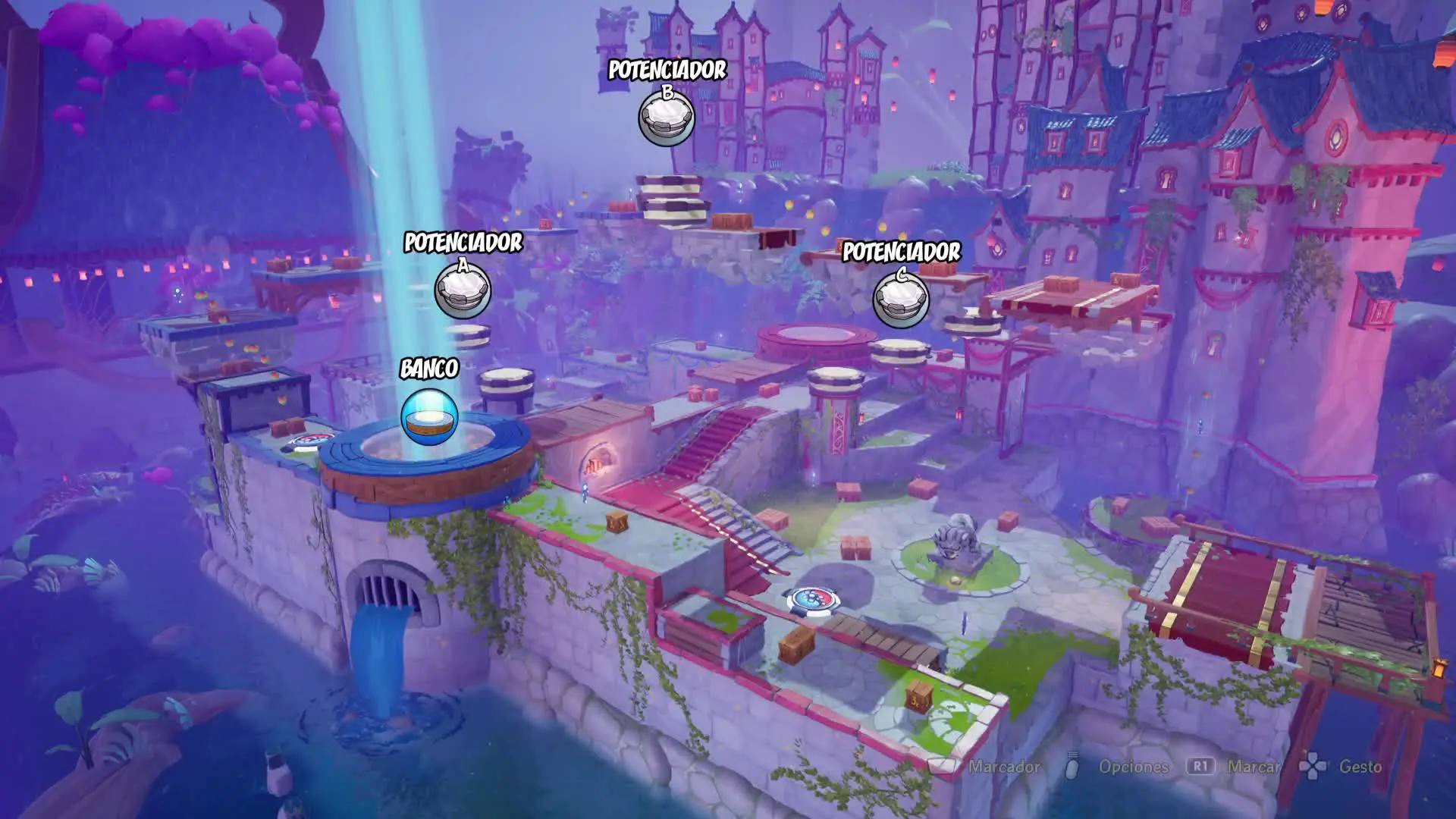Image resolution: width=1456 pixels, height=819 pixels.
Task: Select the Potenciador A marker
Action: (463, 291)
